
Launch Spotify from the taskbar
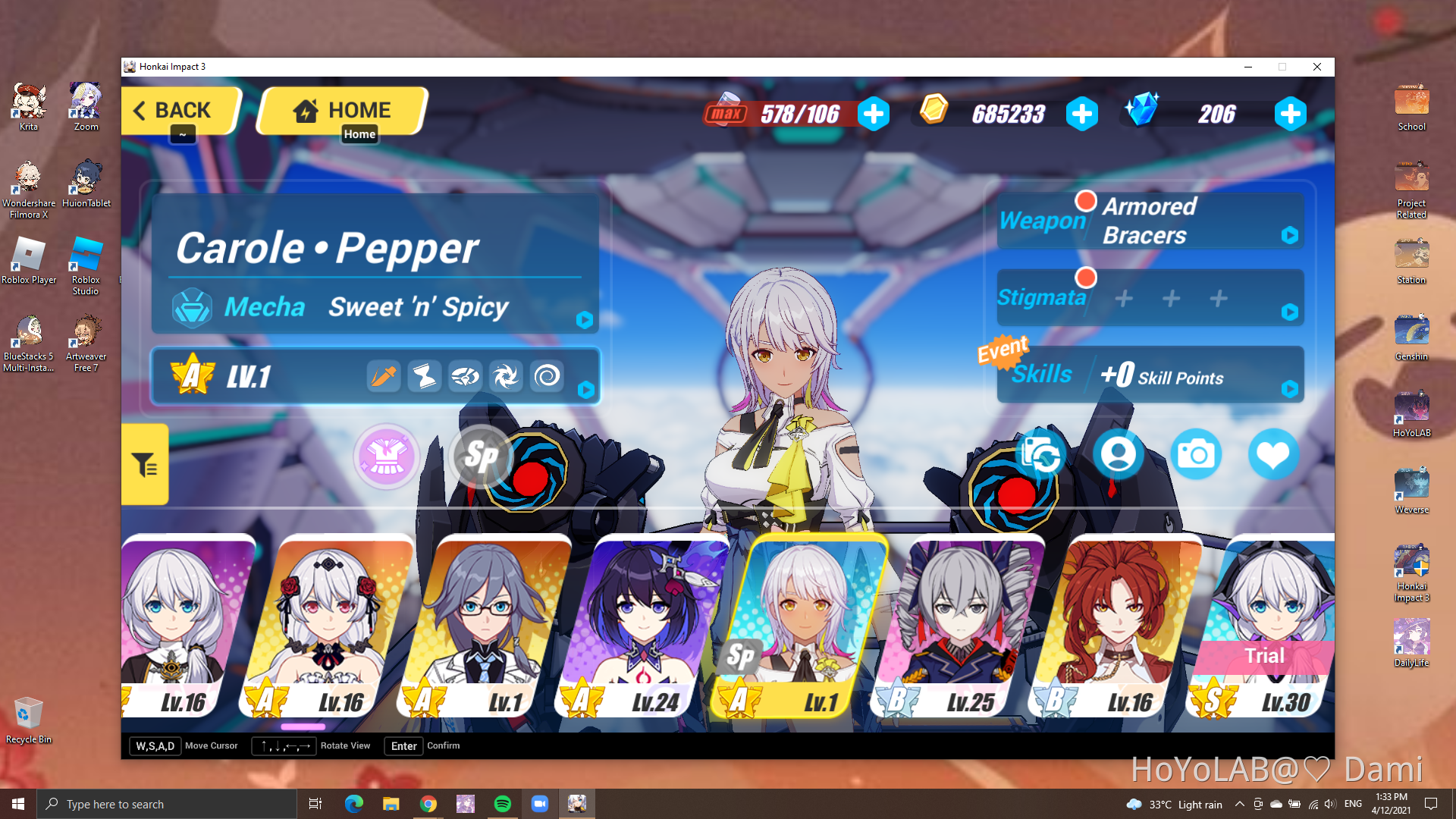[503, 803]
